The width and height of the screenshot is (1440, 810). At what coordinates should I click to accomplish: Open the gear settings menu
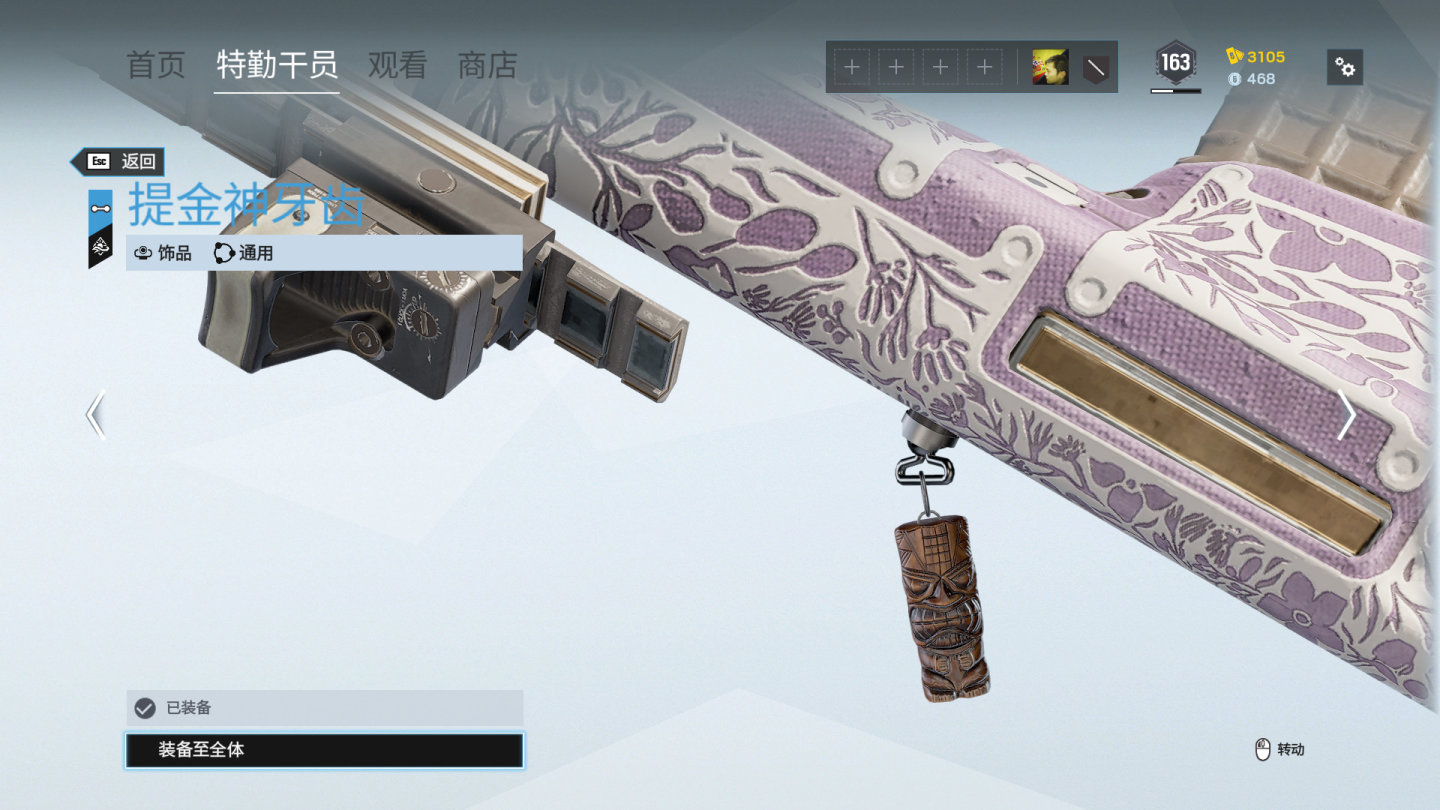pos(1345,67)
